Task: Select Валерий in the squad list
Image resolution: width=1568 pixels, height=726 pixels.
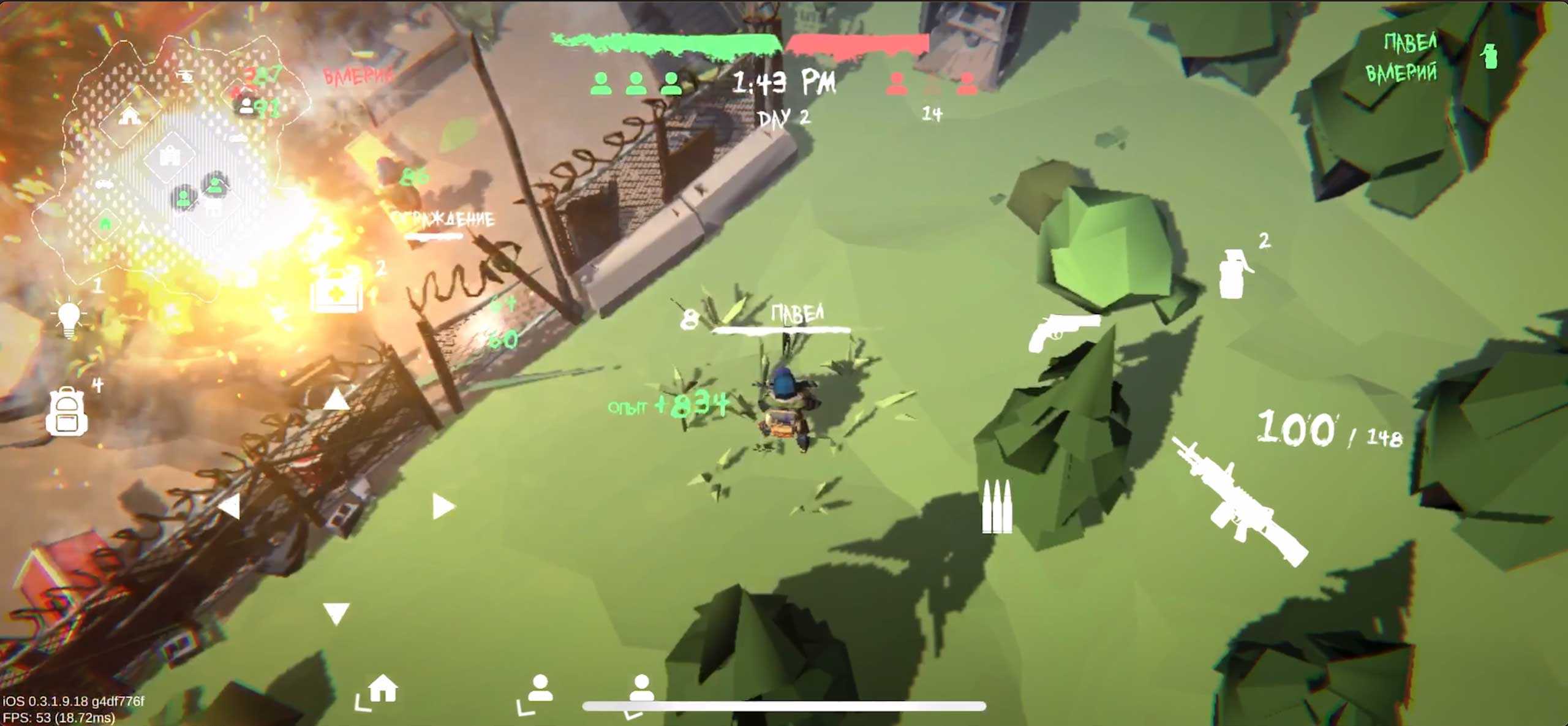Action: [x=1401, y=73]
